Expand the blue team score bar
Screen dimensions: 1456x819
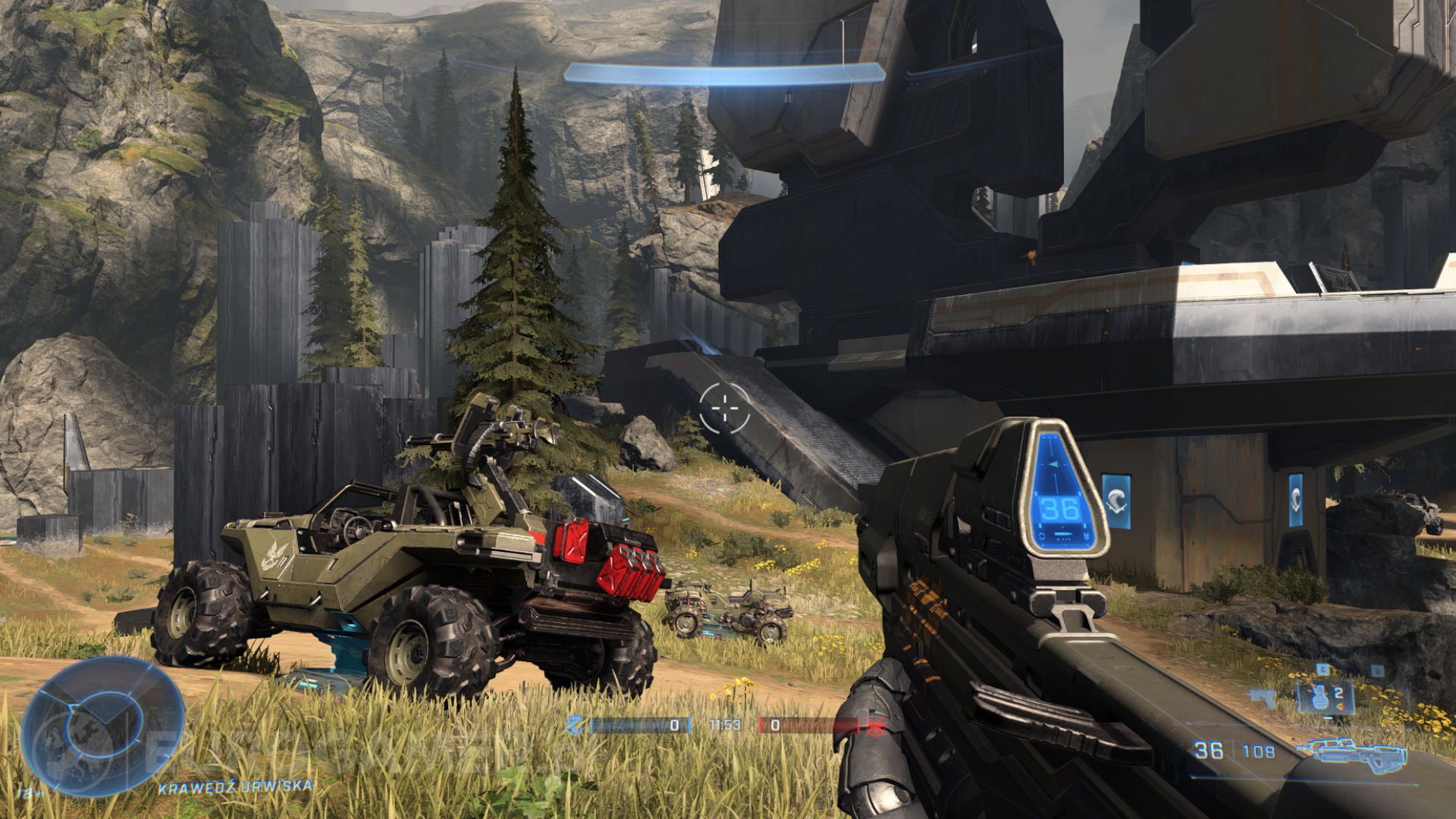click(639, 725)
